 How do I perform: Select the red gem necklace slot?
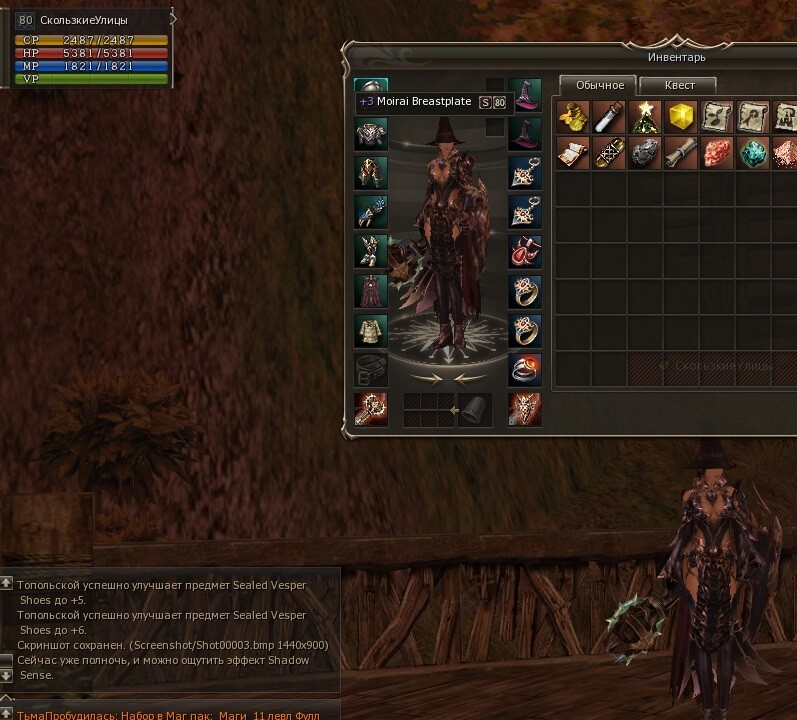(524, 251)
